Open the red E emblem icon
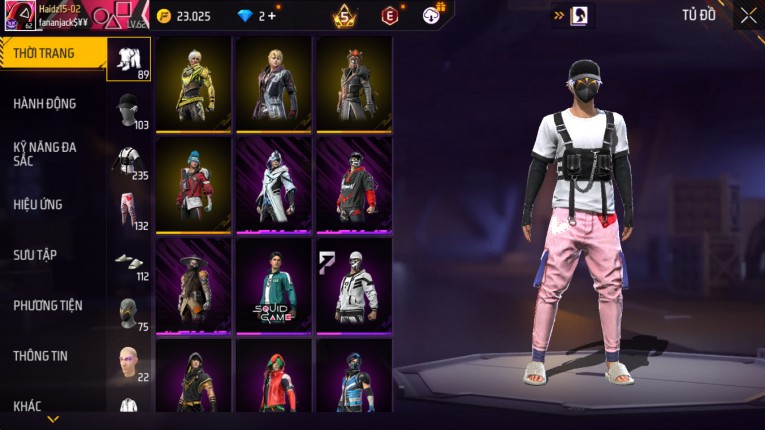The image size is (765, 430). click(390, 15)
